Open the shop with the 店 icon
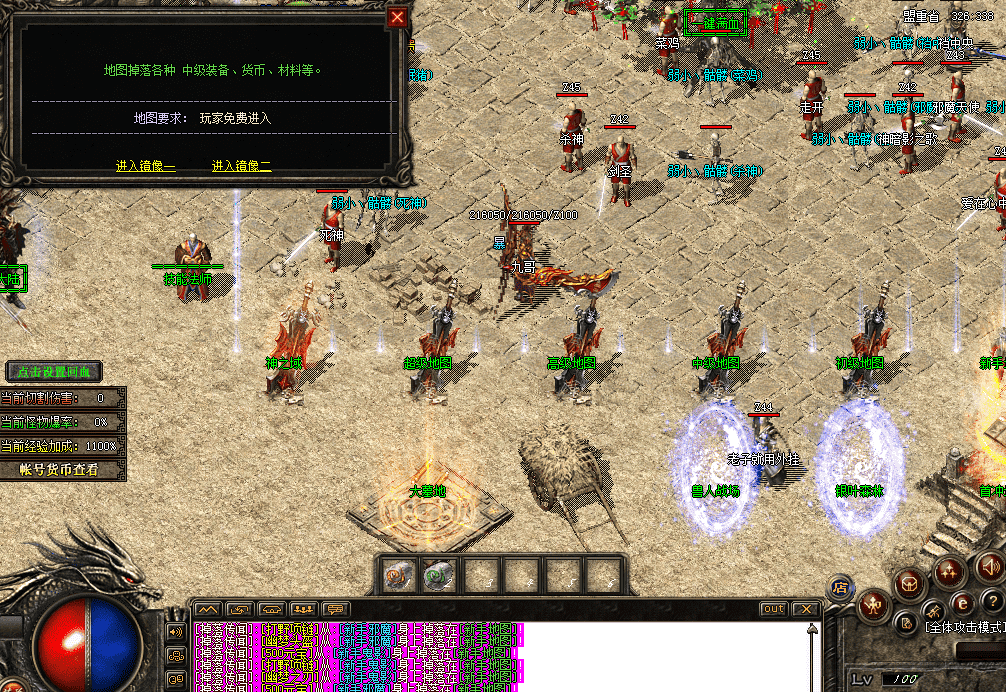Screen dimensions: 1006x692 [840, 588]
